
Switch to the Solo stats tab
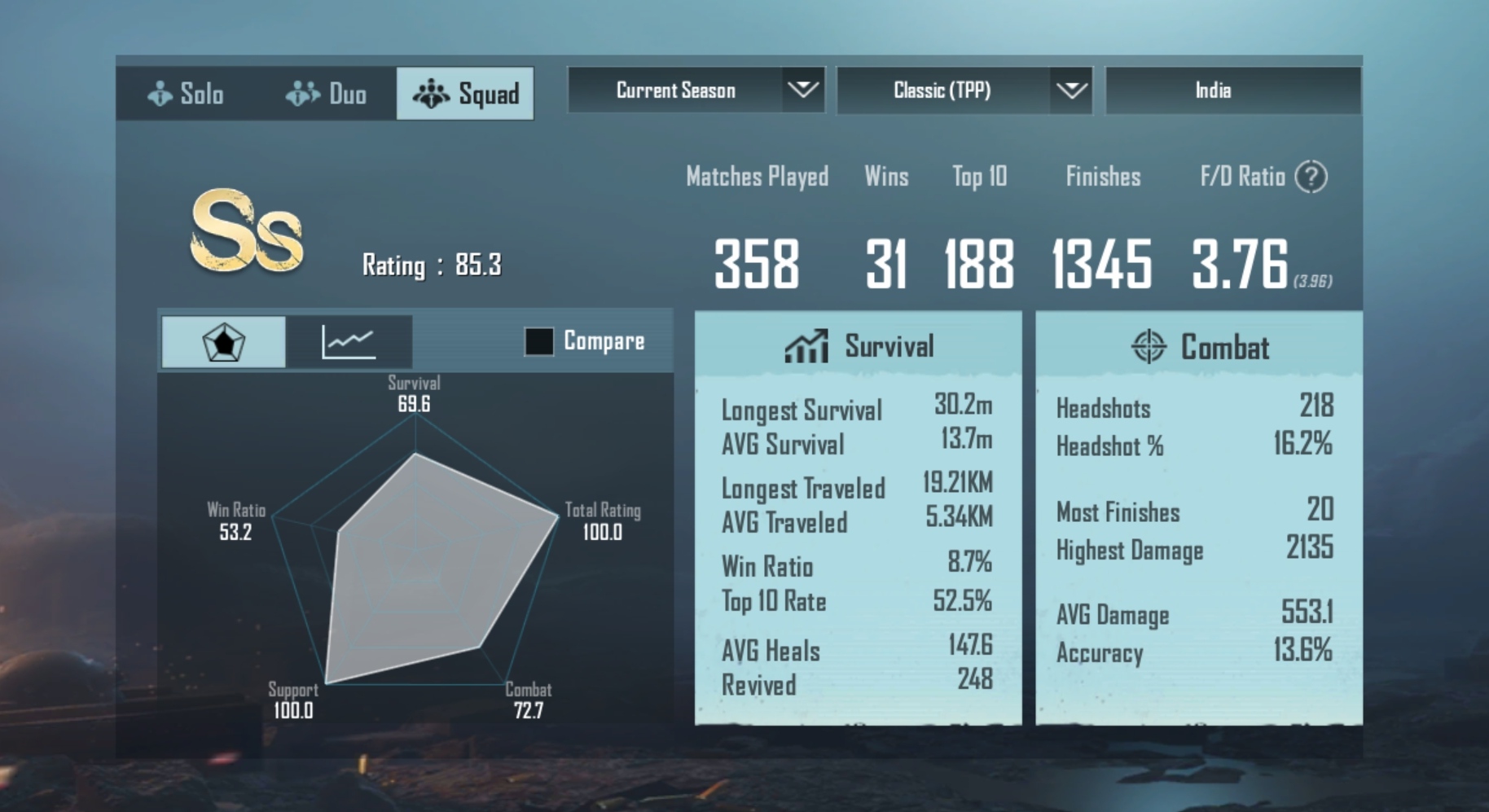(x=186, y=94)
